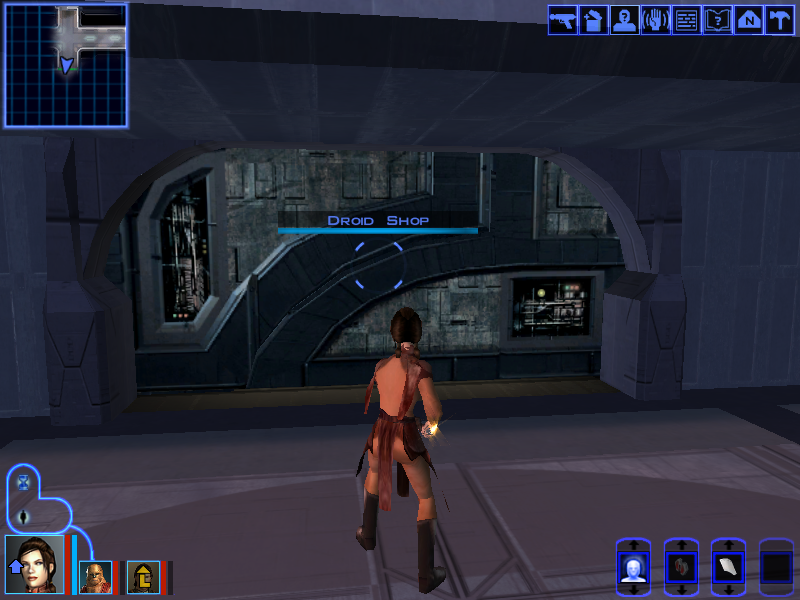The height and width of the screenshot is (600, 800).
Task: Use the red medical item slot
Action: (680, 568)
